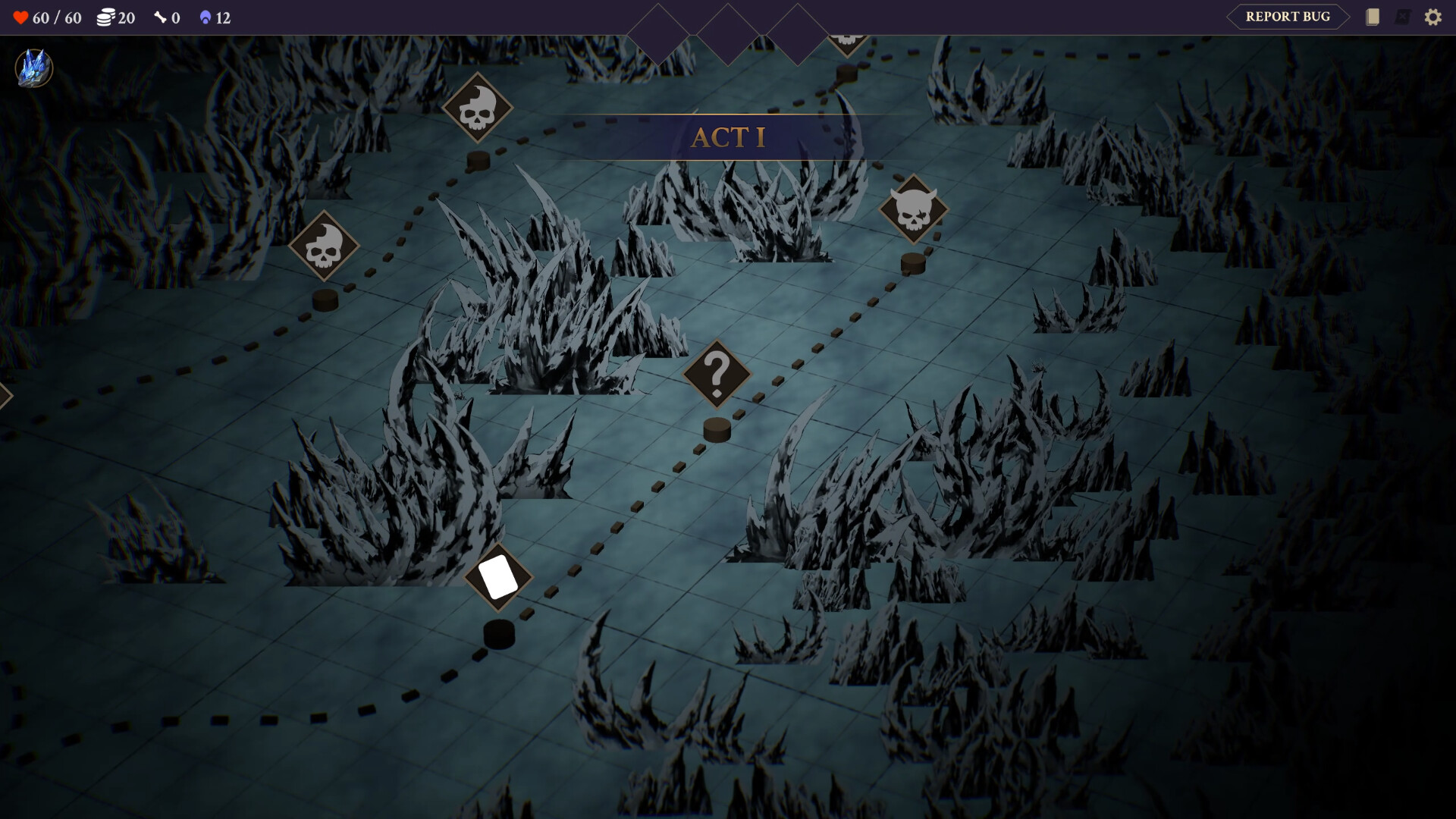Screen dimensions: 1456x819
Task: Select the white card event node
Action: coord(497,577)
